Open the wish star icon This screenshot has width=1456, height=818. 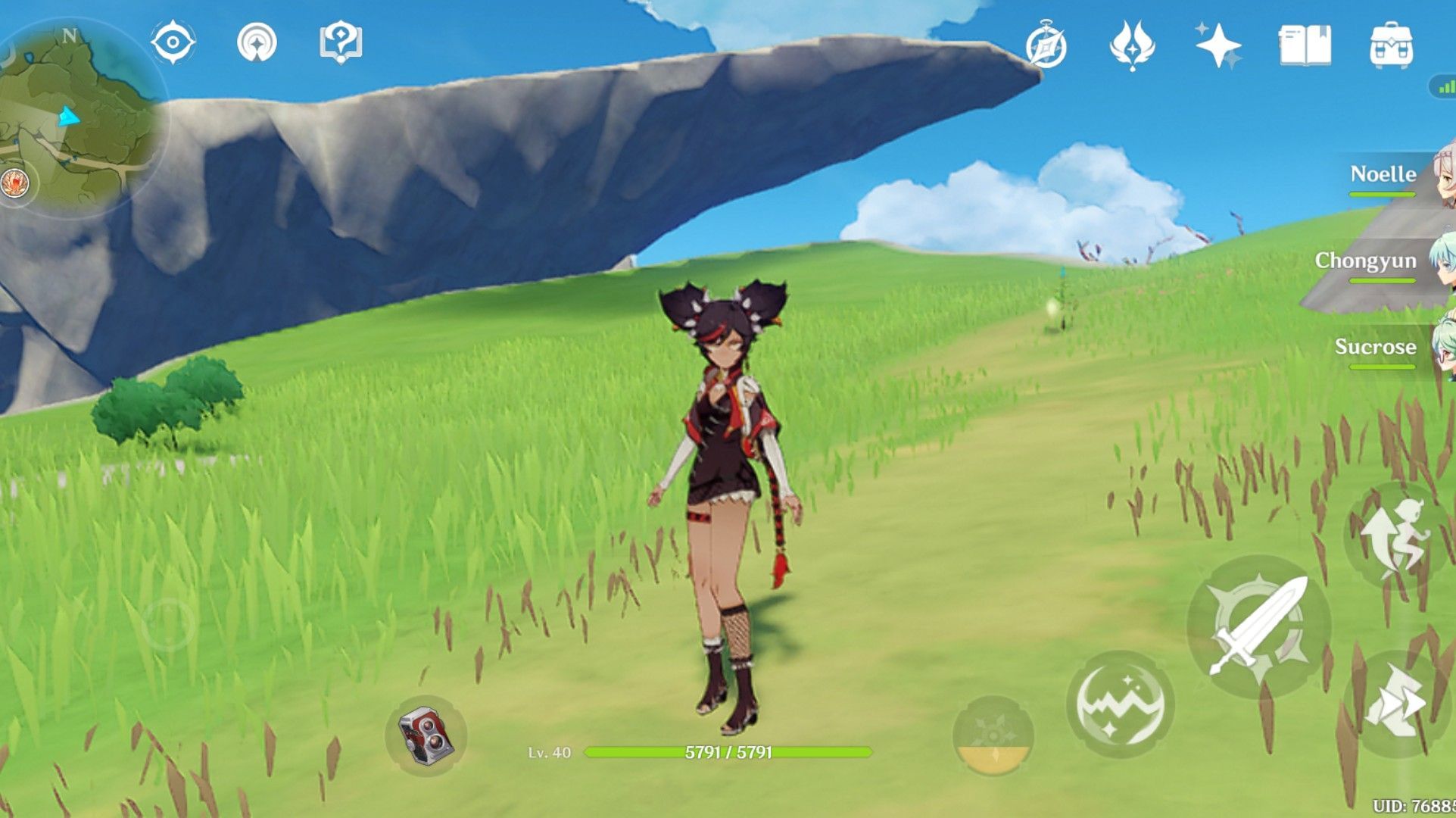1217,45
